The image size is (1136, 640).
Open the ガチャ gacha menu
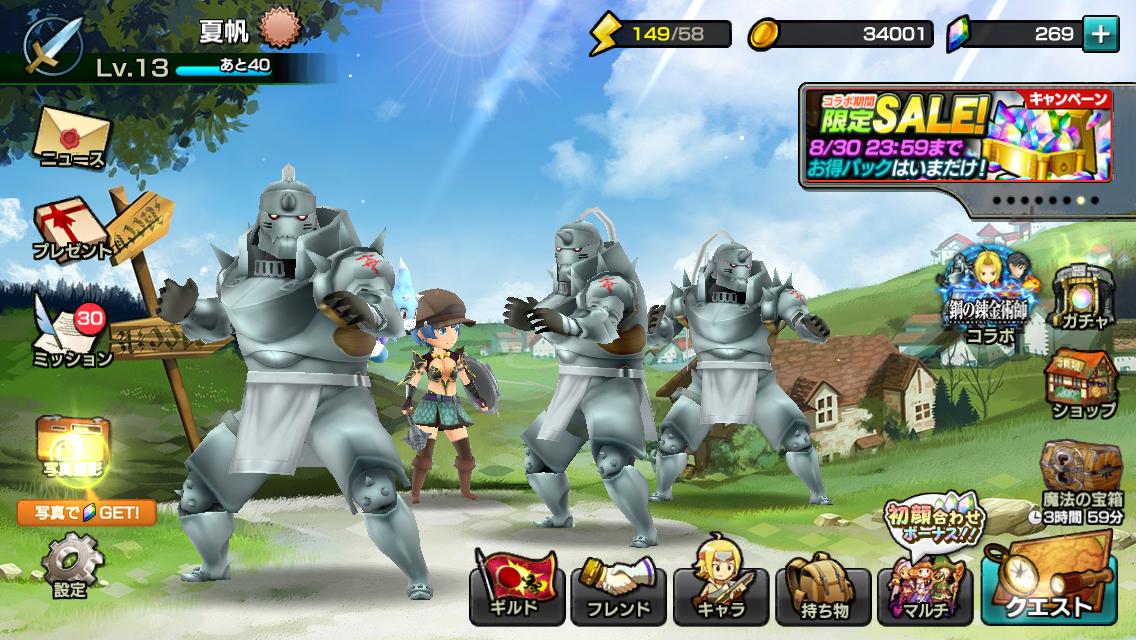pyautogui.click(x=1084, y=296)
